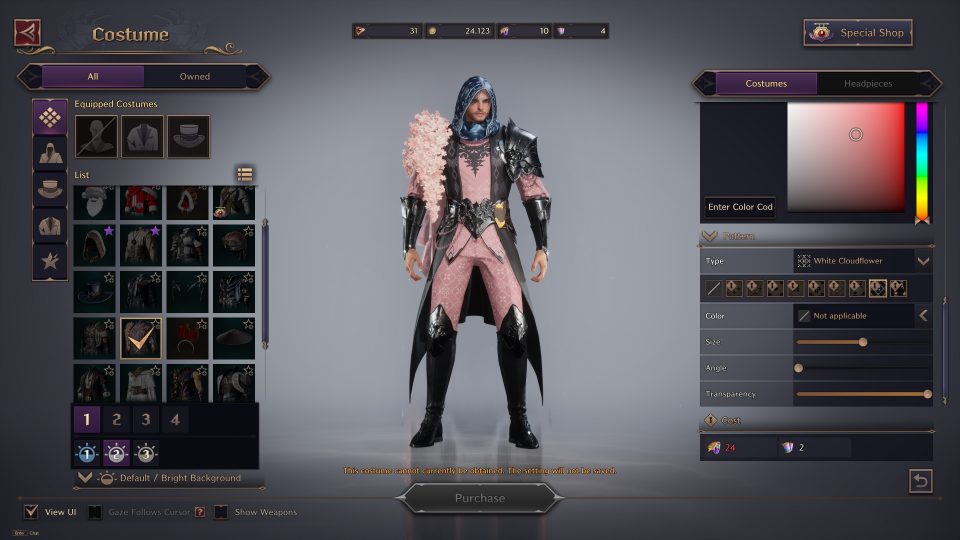Enable the Show Weapons checkbox

tap(221, 512)
